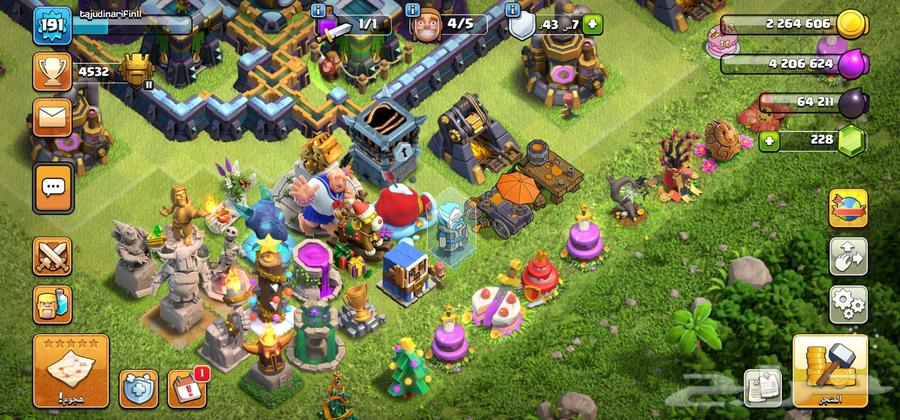This screenshot has width=900, height=420.
Task: Tap the green plus beside the gems
Action: pyautogui.click(x=771, y=140)
